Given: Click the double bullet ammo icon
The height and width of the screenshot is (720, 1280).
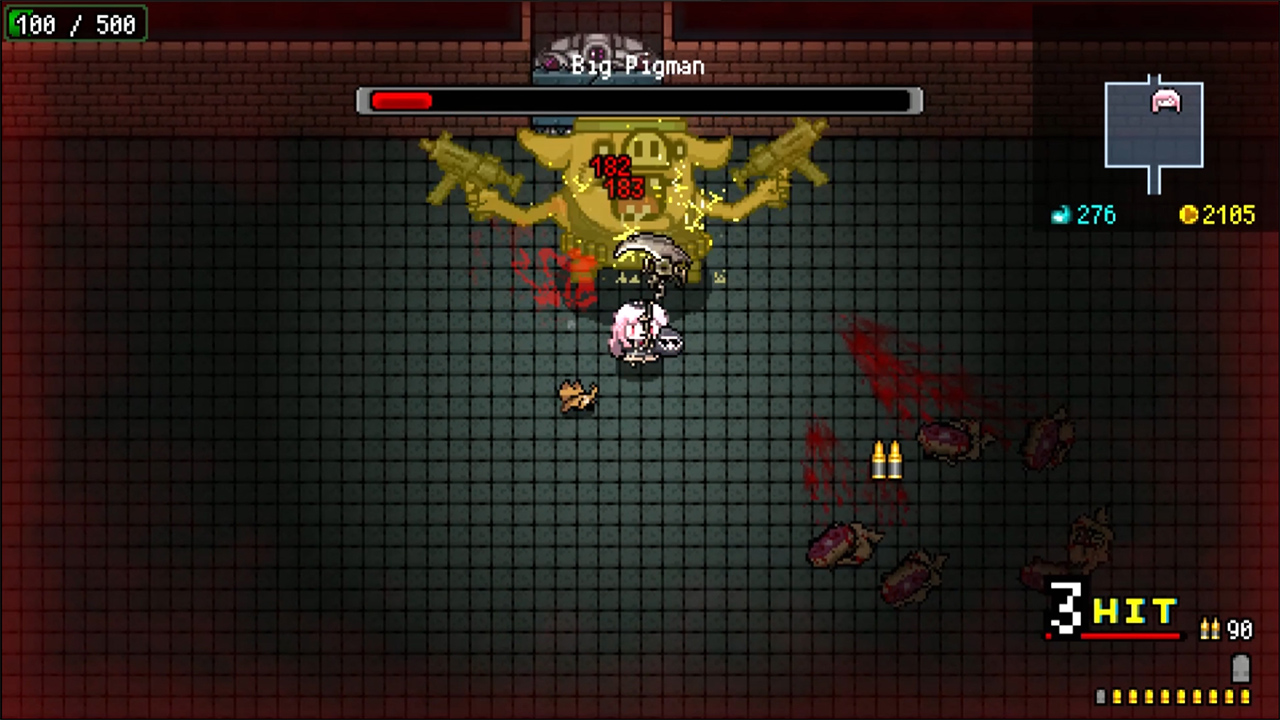Looking at the screenshot, I should coord(1210,628).
